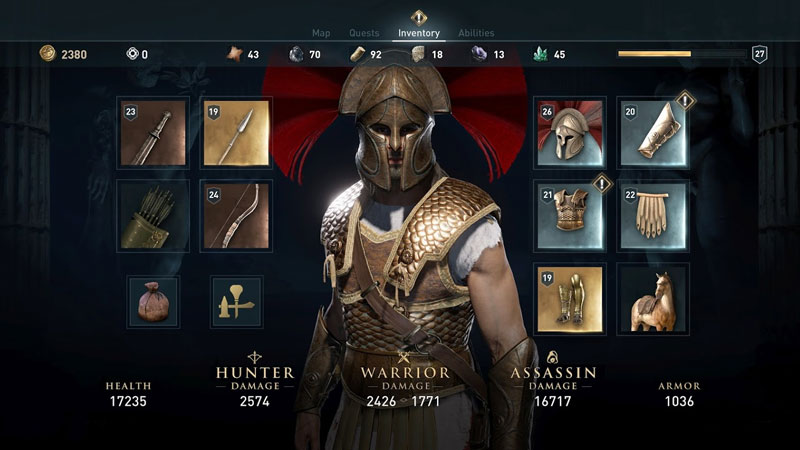Viewport: 800px width, 450px height.
Task: Select the level 23 sword slot
Action: pos(153,132)
